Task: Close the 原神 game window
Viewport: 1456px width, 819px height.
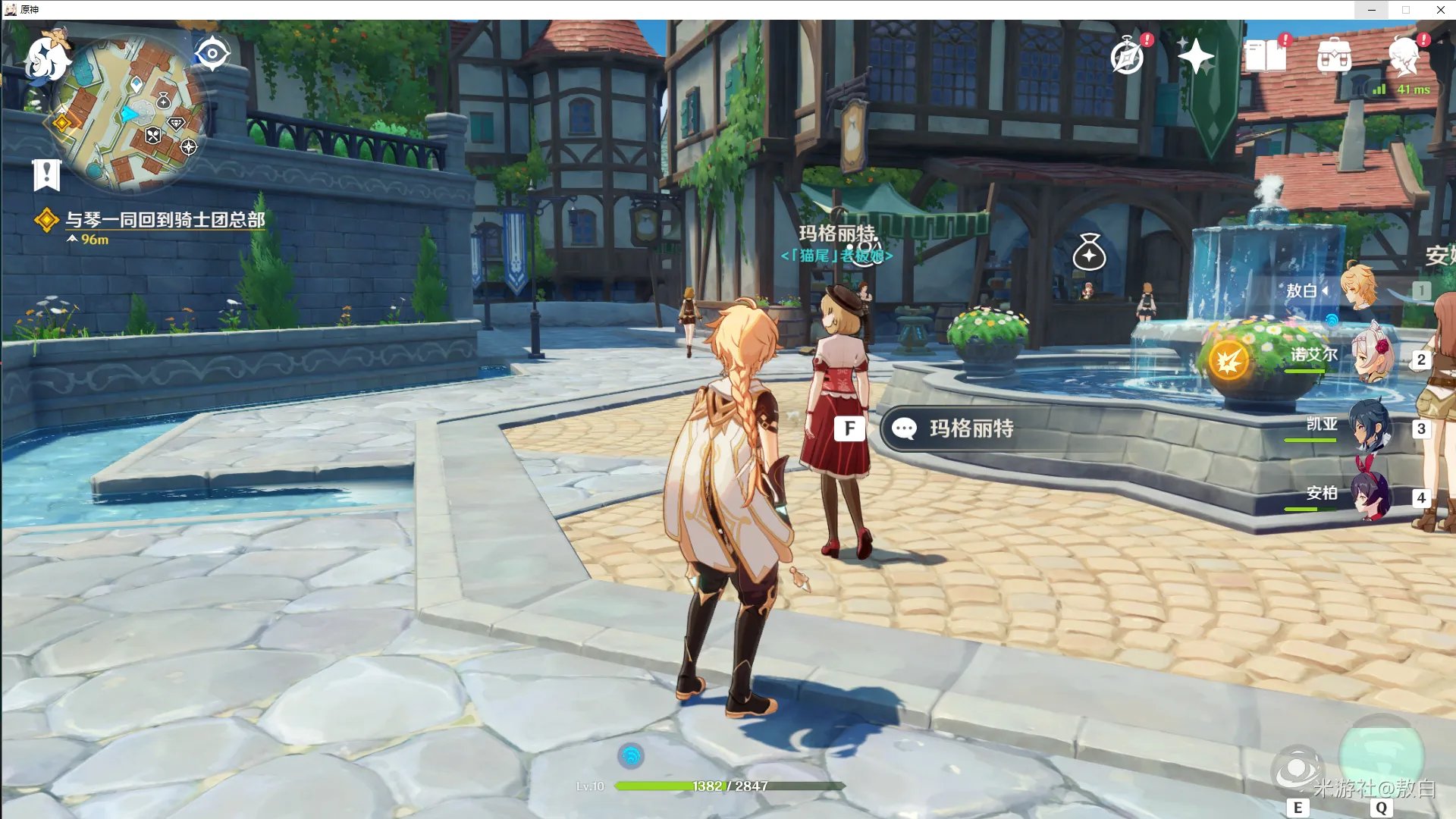Action: [1440, 10]
